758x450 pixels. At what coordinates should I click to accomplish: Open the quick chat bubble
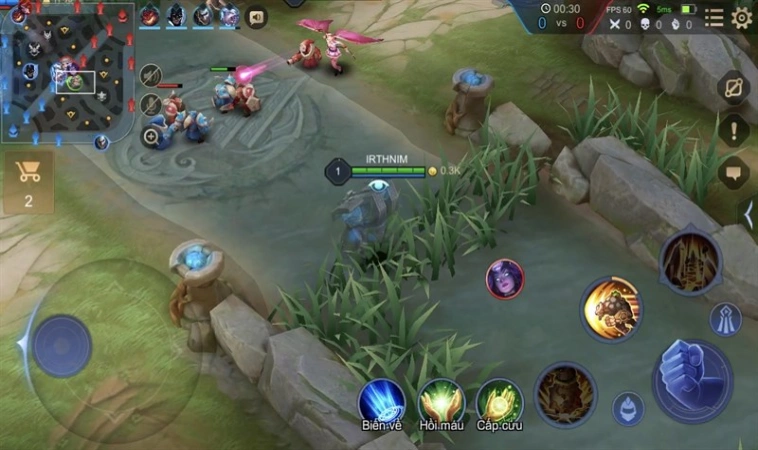tap(735, 173)
